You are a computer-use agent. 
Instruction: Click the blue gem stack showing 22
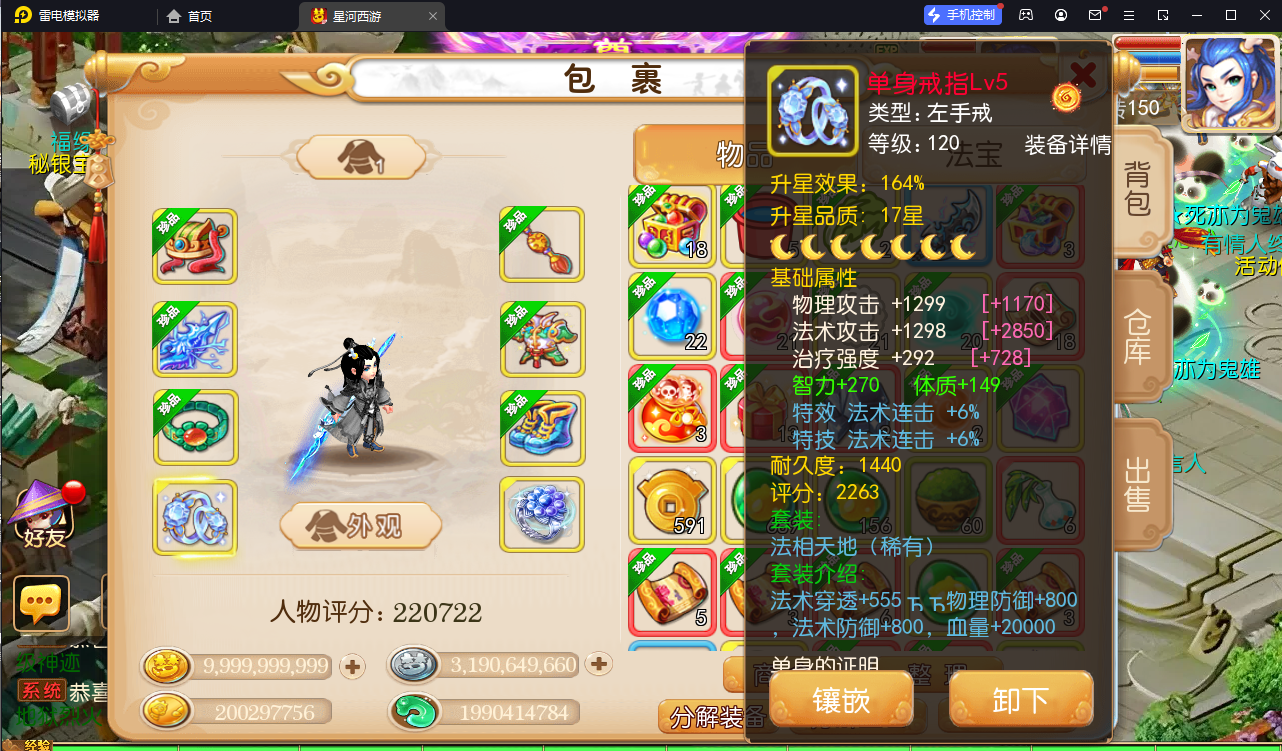[x=672, y=318]
